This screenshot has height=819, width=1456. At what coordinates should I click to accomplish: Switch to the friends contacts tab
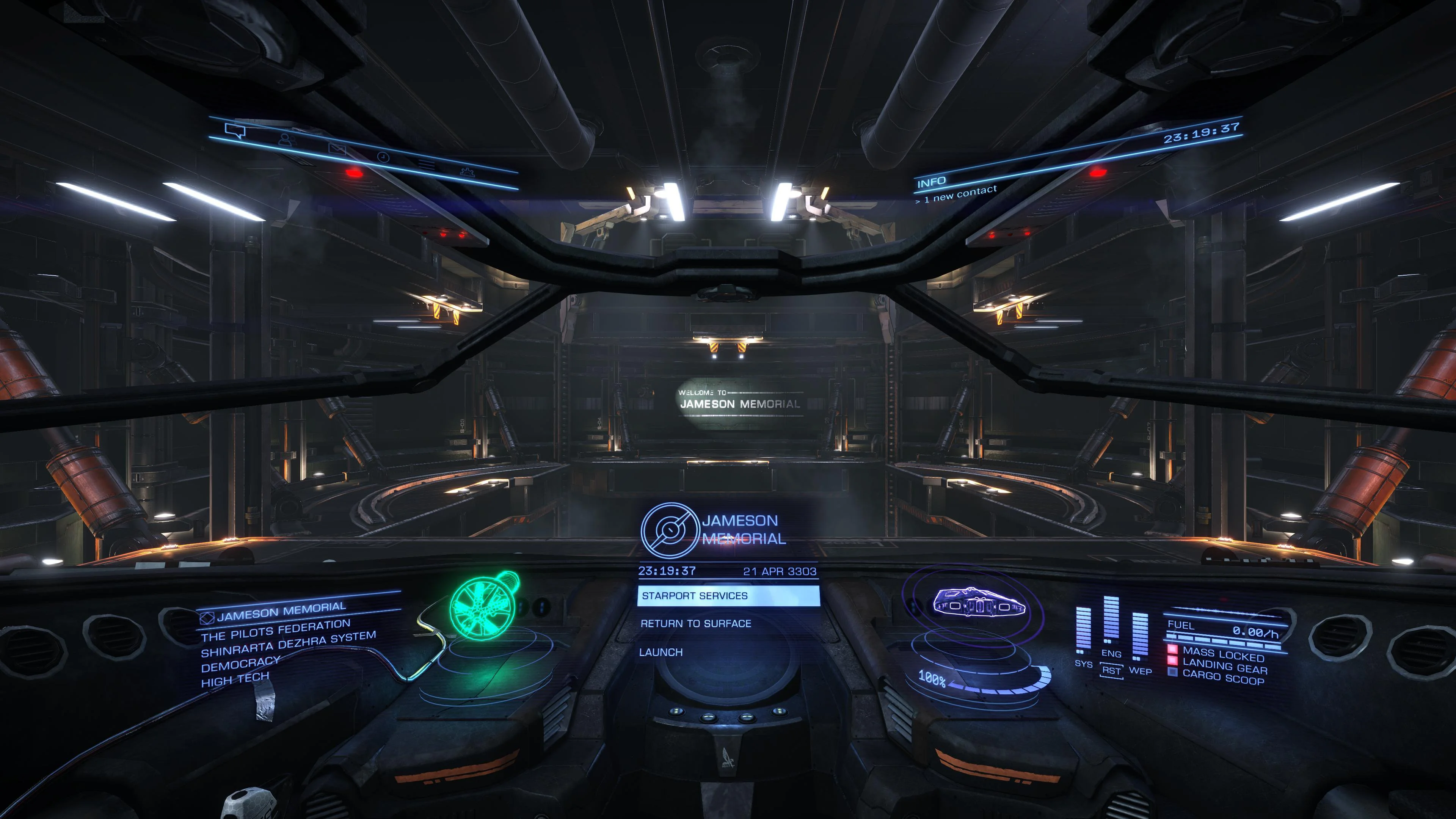click(287, 139)
